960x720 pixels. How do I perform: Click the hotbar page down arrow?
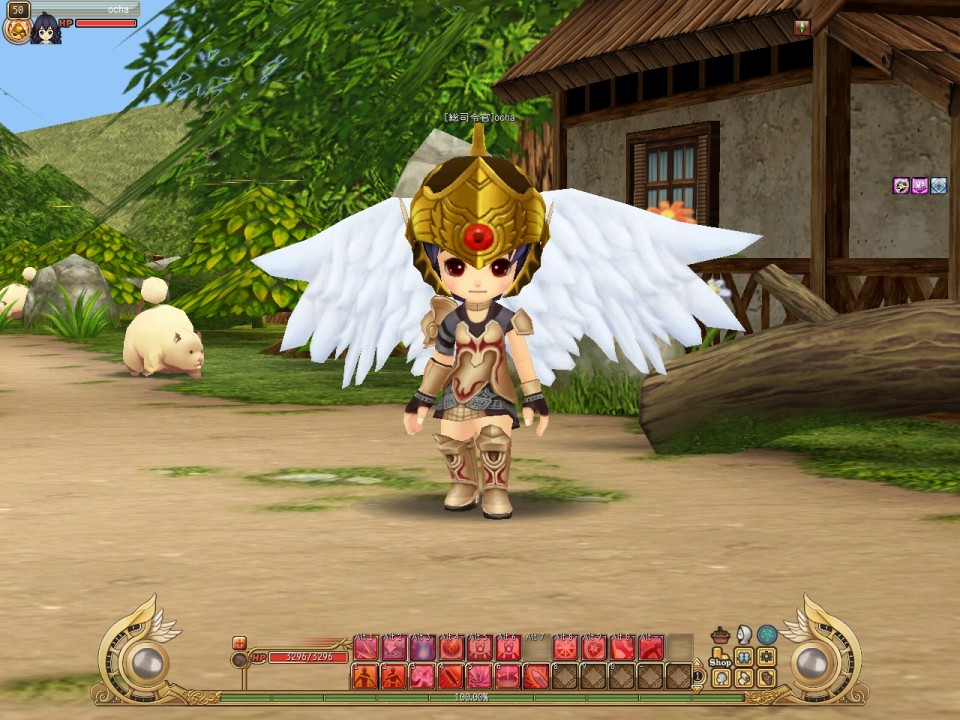point(698,687)
